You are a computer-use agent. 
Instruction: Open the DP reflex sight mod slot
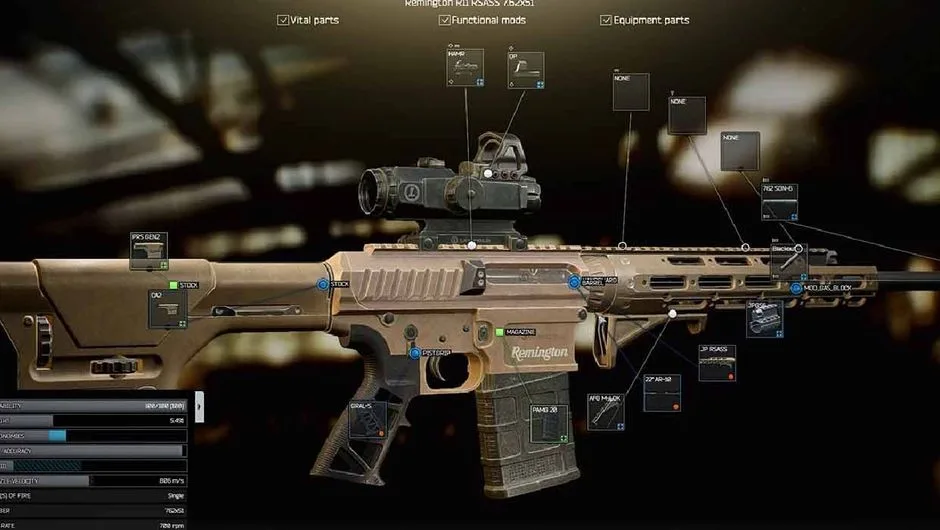coord(525,70)
